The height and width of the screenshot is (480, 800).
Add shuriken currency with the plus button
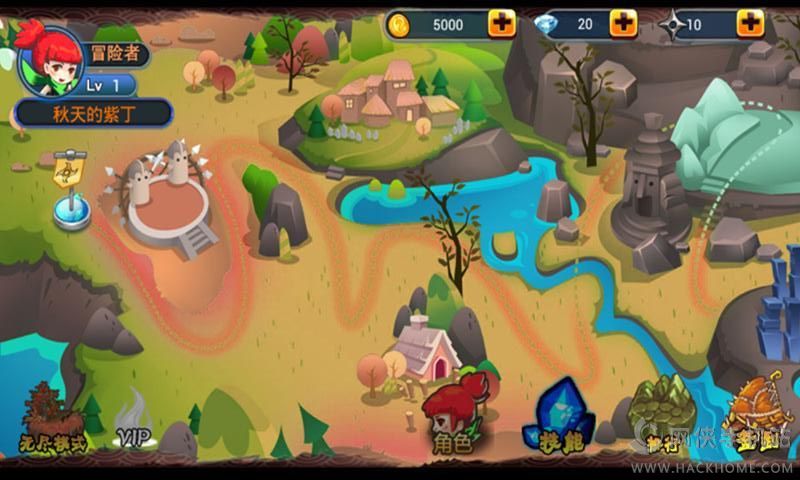click(x=752, y=23)
